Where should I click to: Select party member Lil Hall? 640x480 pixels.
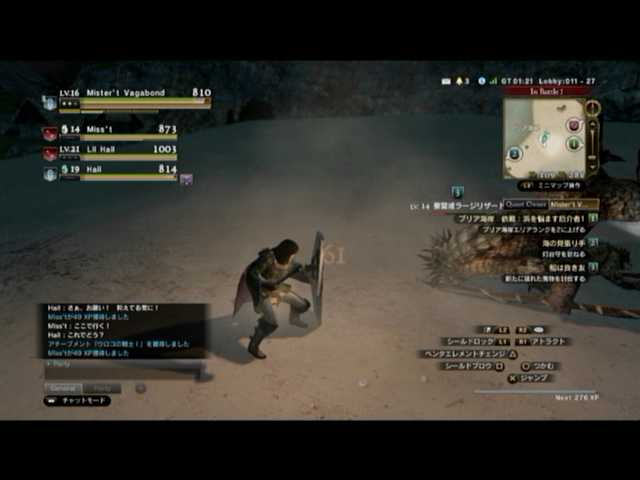tap(110, 151)
